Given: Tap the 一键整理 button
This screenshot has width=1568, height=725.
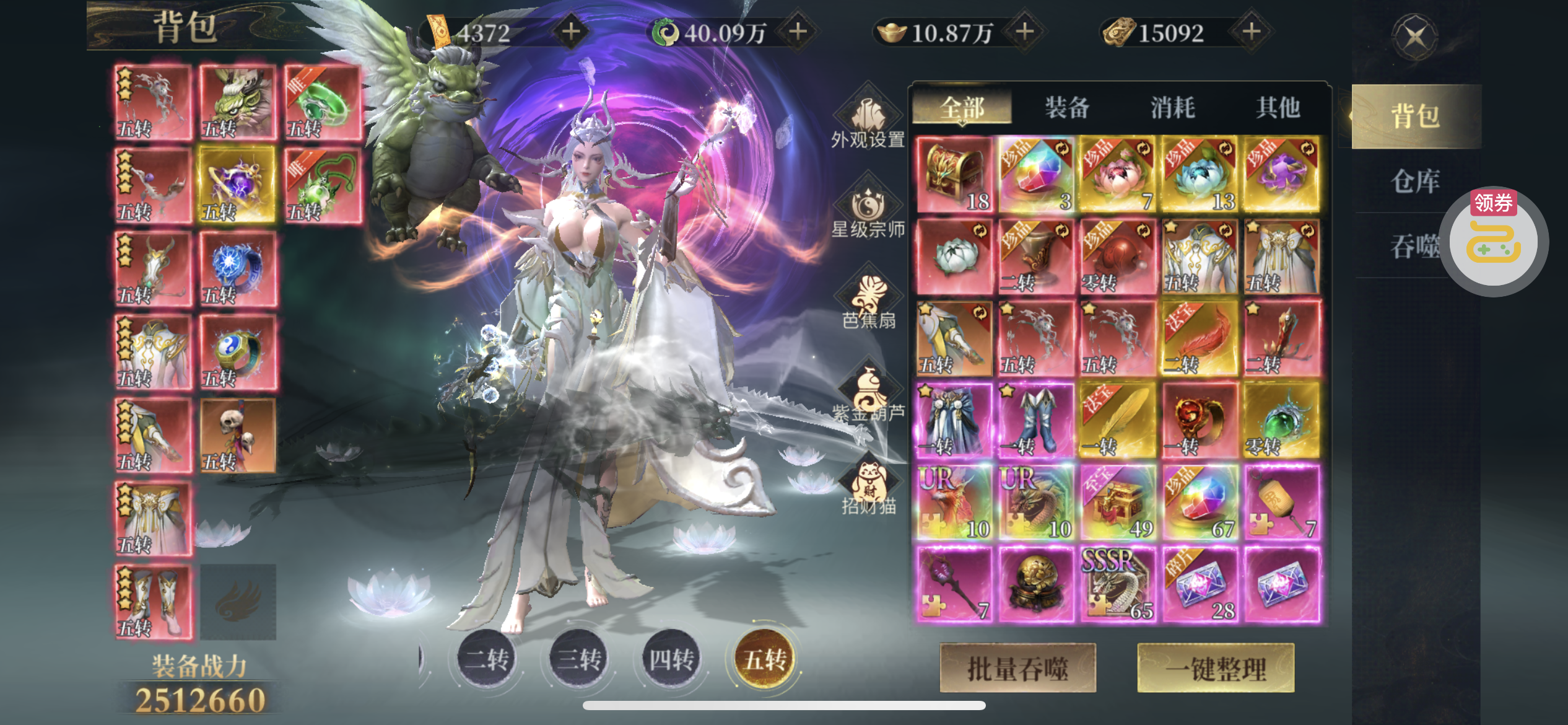Looking at the screenshot, I should (x=1216, y=668).
